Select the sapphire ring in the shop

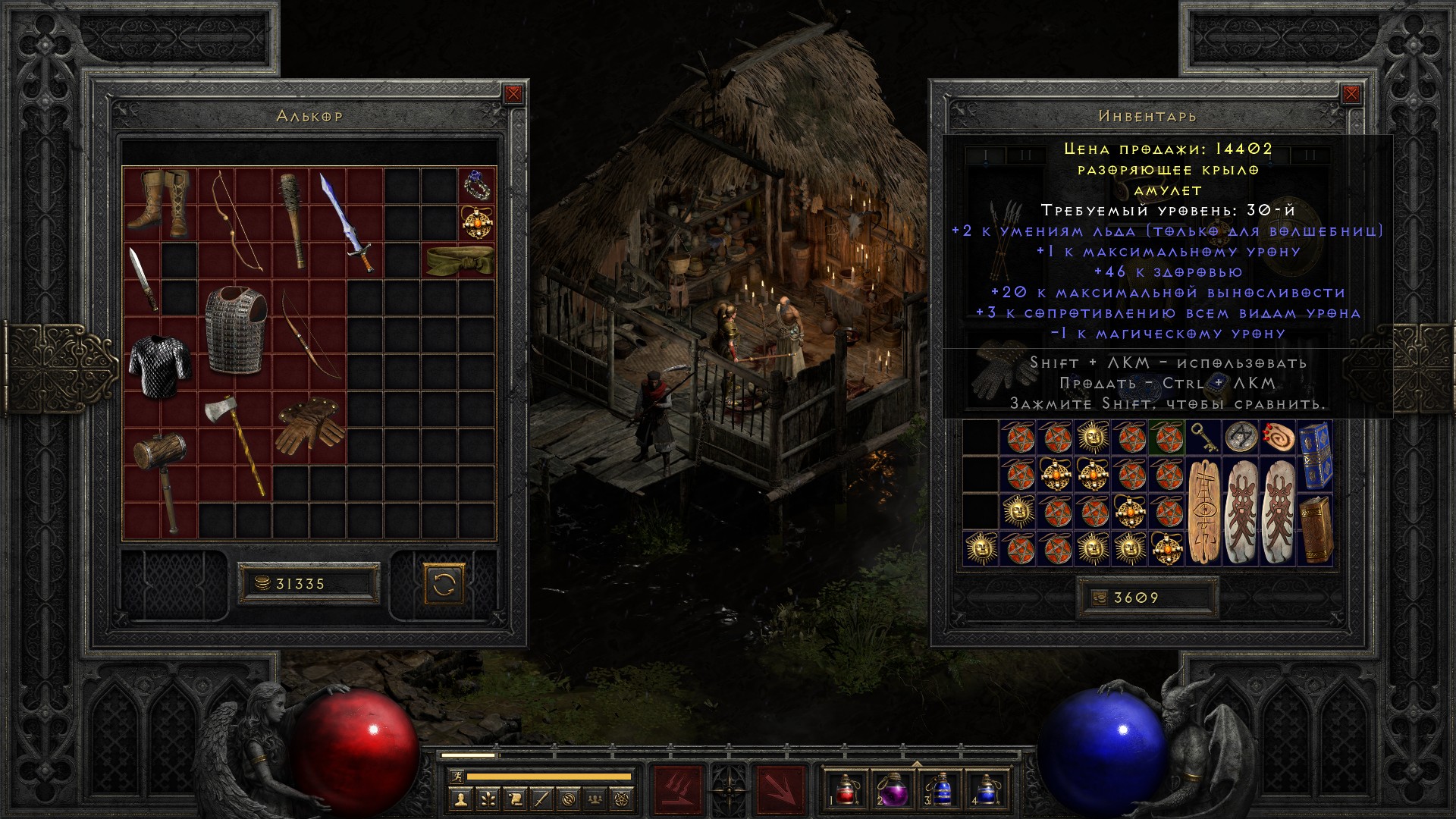(x=477, y=185)
